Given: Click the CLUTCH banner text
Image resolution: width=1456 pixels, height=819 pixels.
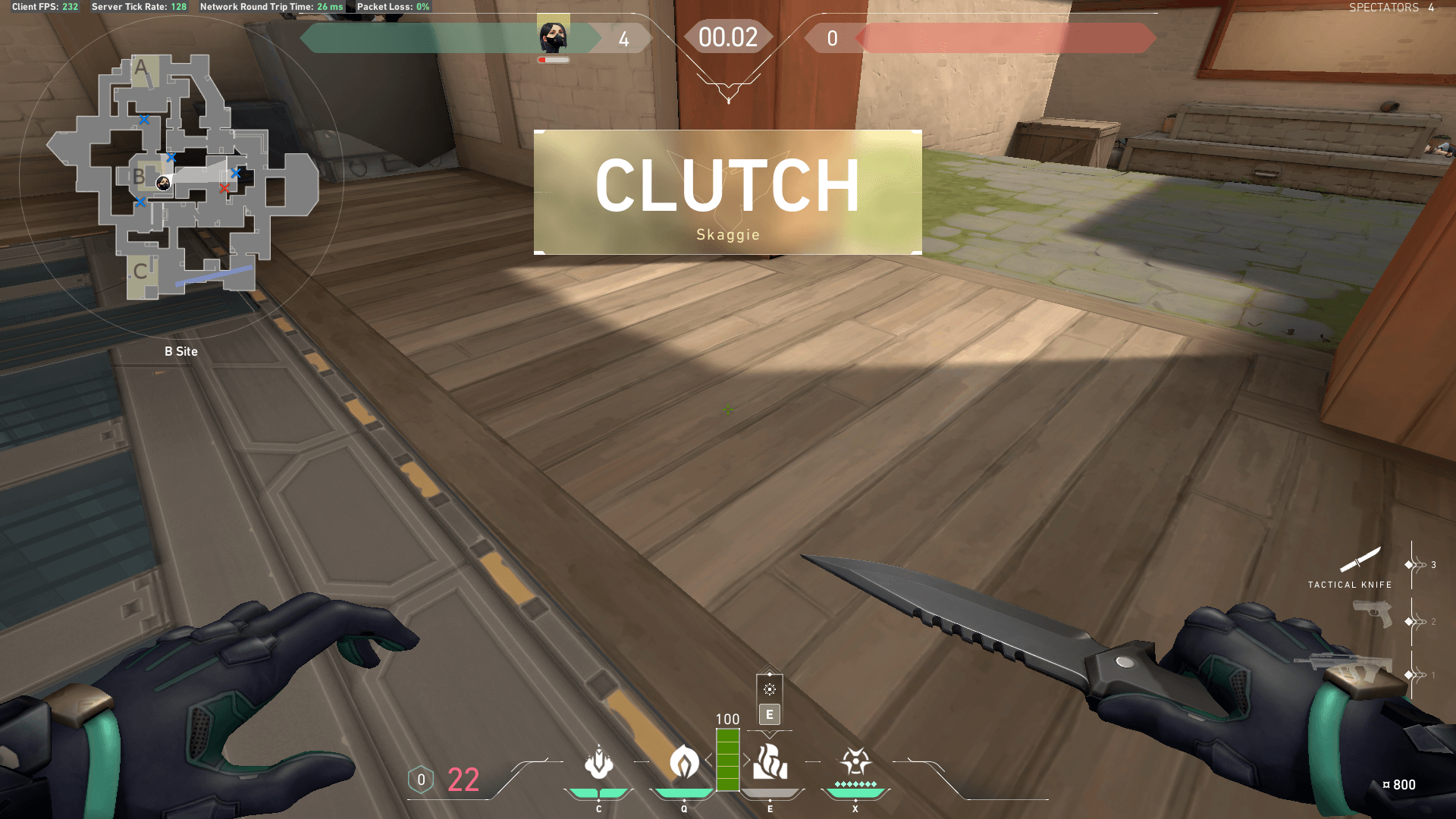Looking at the screenshot, I should (727, 187).
